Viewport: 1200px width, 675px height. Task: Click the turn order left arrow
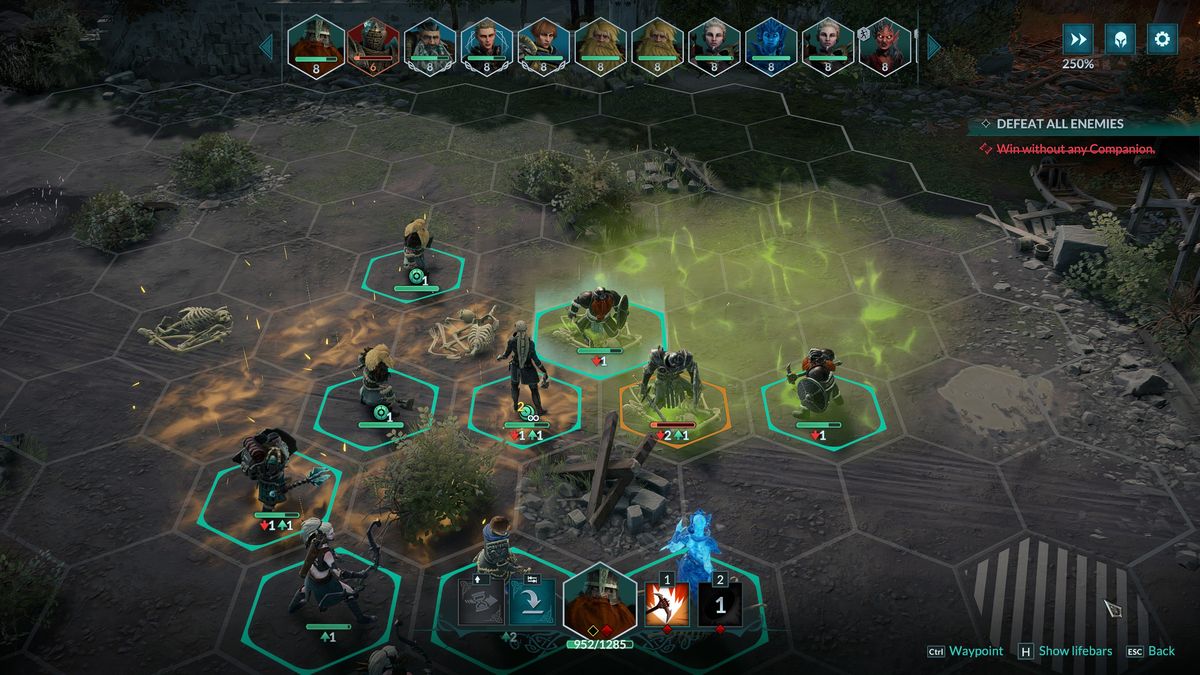pos(266,46)
